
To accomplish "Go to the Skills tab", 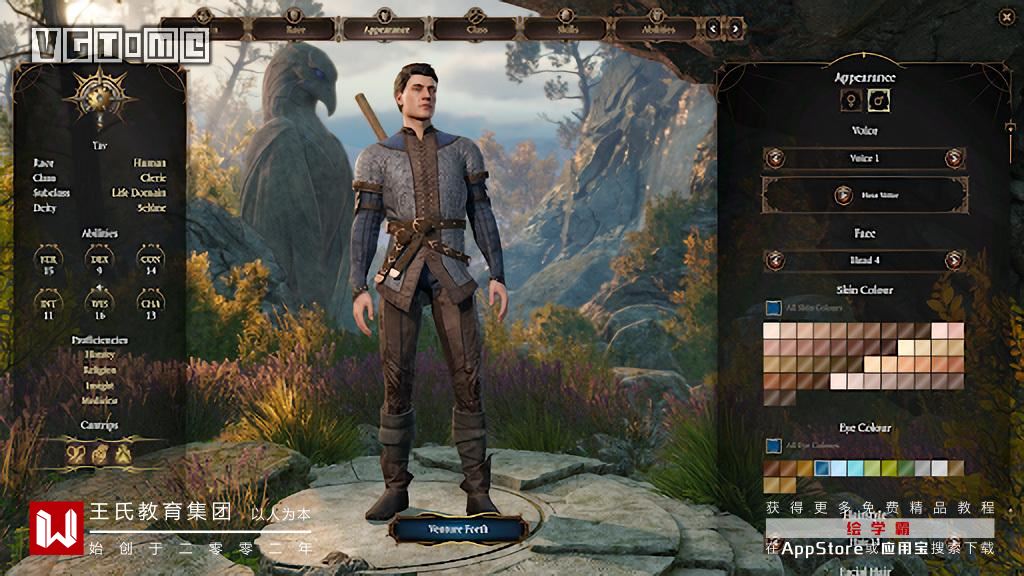I will (566, 28).
